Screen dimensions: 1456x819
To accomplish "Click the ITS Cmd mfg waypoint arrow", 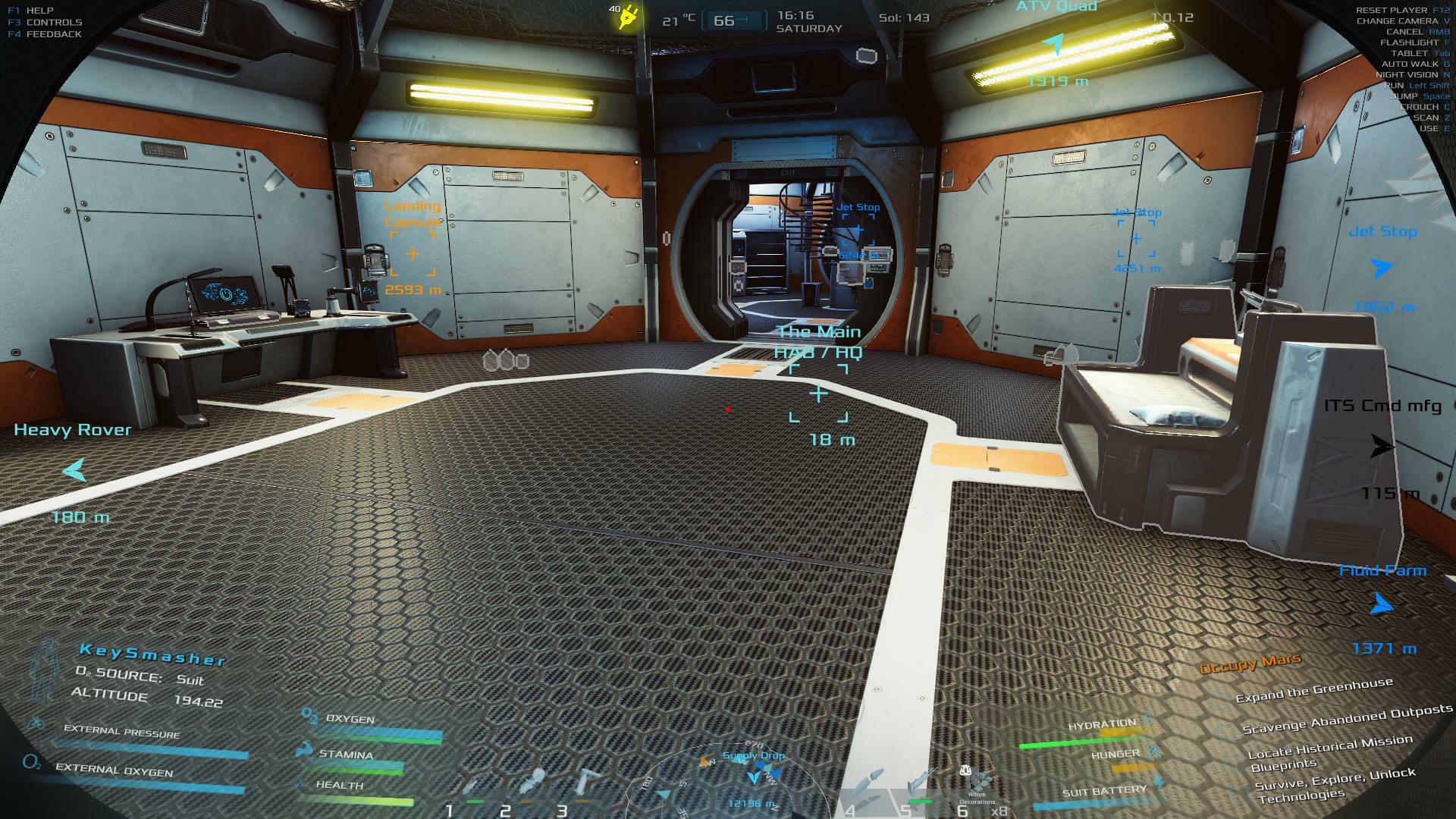I will [1382, 447].
